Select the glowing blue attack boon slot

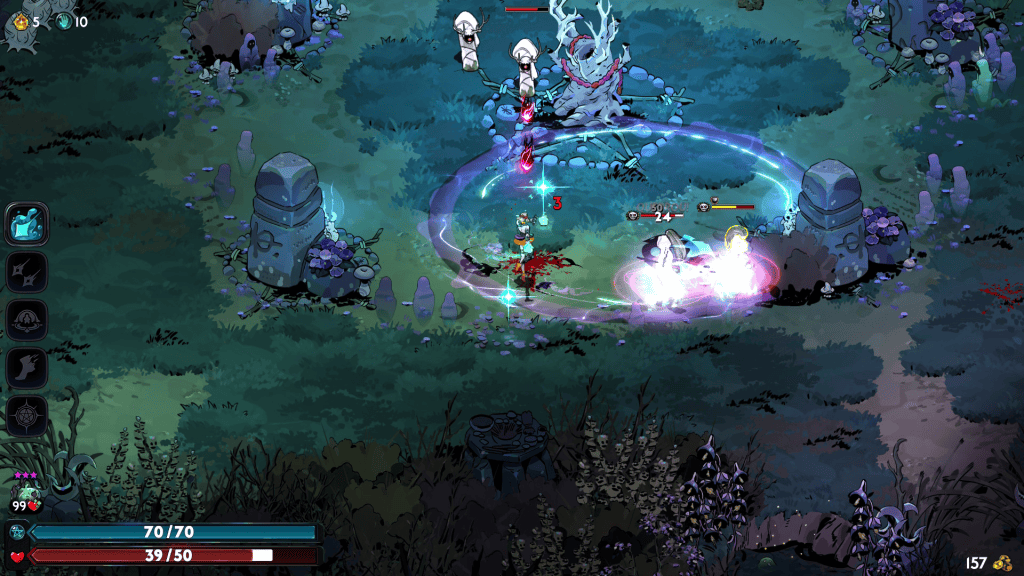tap(27, 224)
